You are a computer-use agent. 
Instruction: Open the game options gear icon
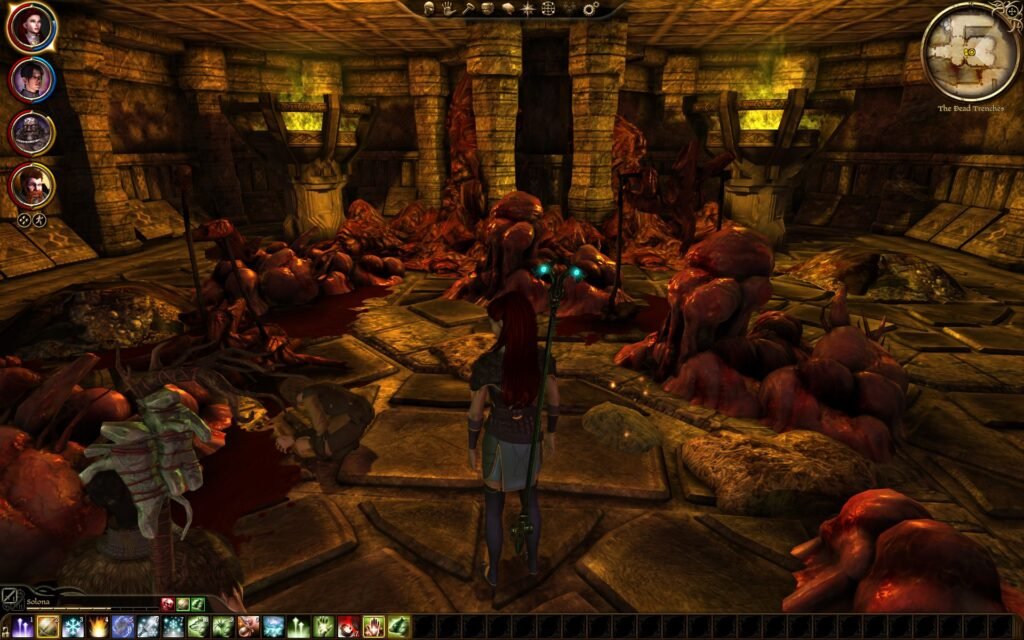click(x=591, y=8)
